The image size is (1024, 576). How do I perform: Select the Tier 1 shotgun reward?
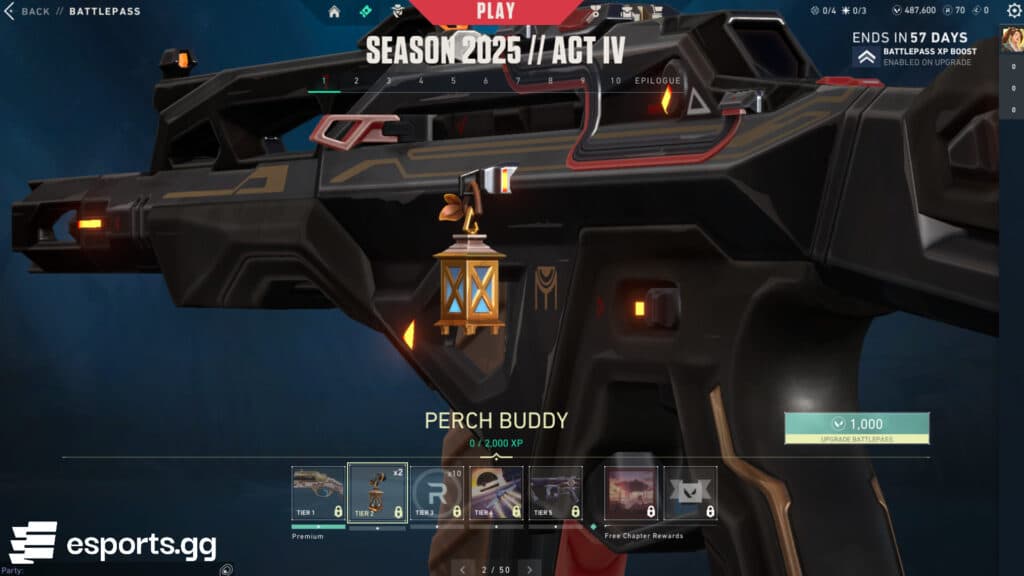point(318,493)
